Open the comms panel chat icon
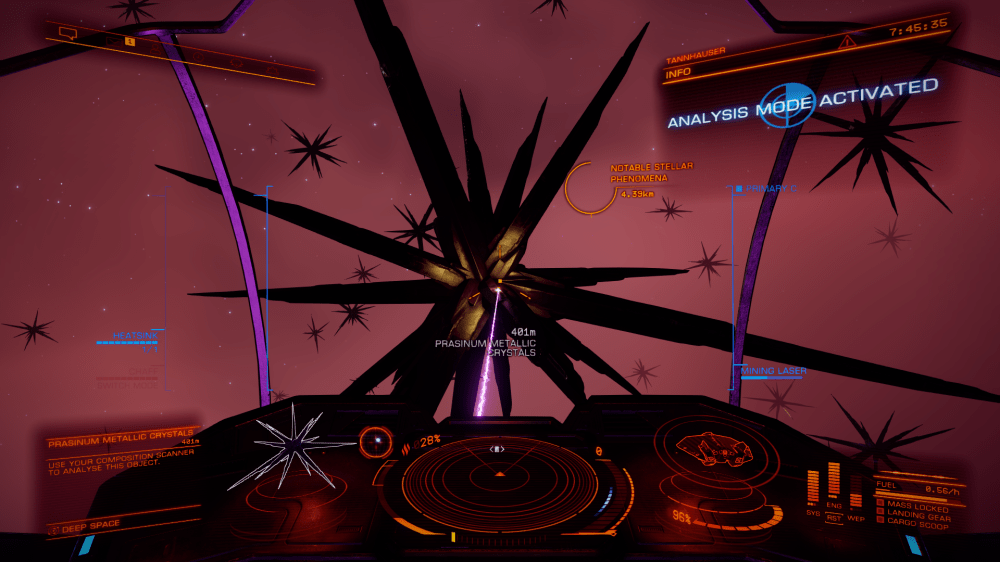The image size is (1000, 562). click(x=69, y=33)
